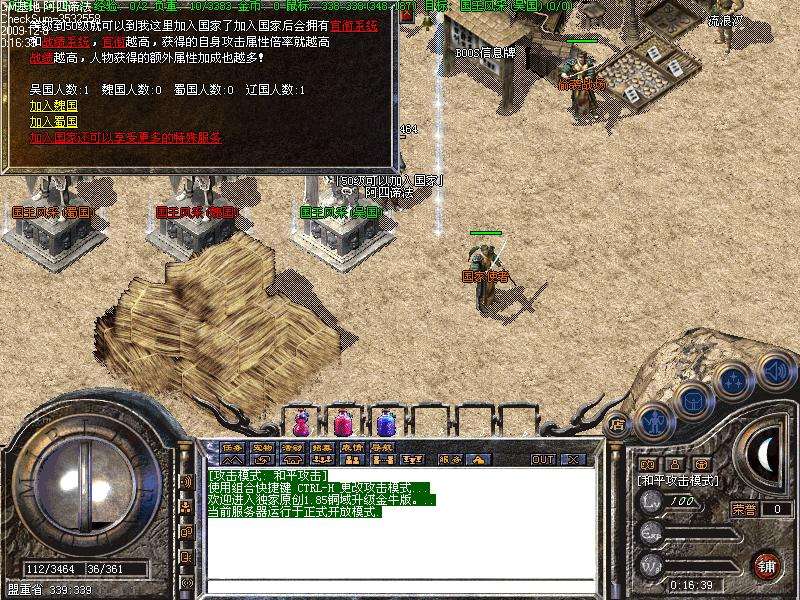Use the pink potion in the belt

click(340, 422)
